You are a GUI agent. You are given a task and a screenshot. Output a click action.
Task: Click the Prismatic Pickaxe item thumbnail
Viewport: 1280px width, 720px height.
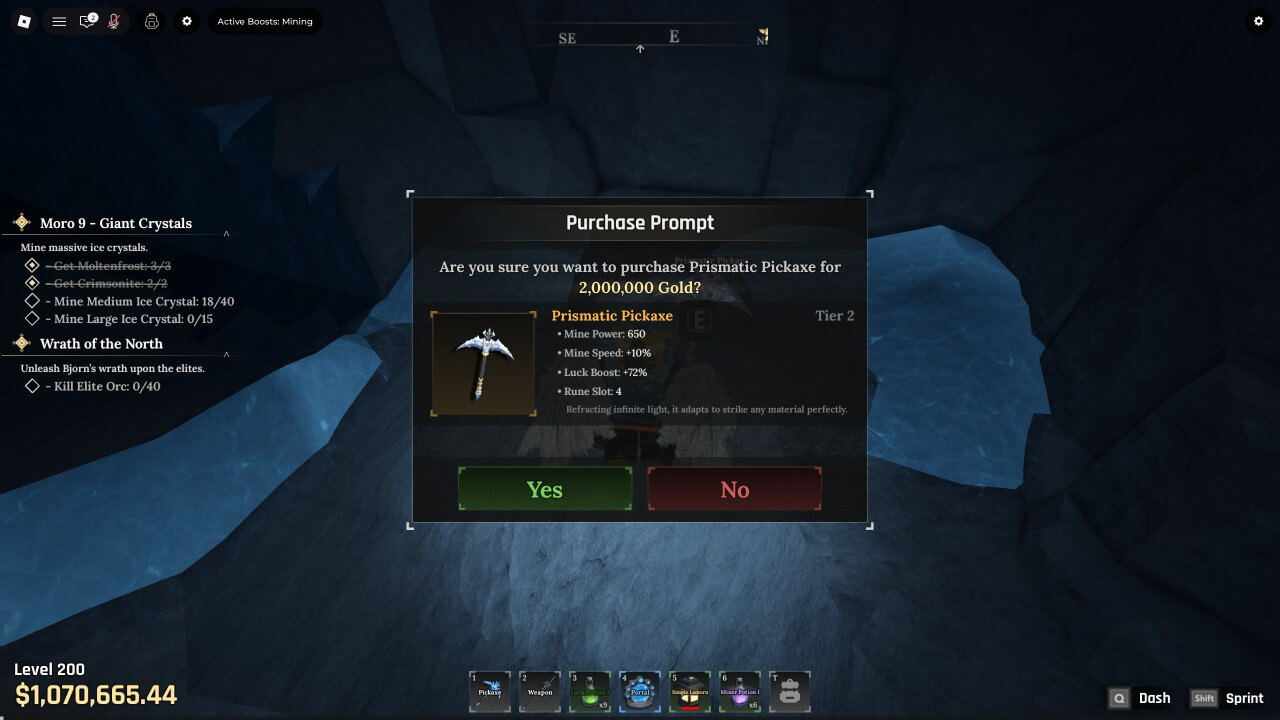tap(484, 364)
